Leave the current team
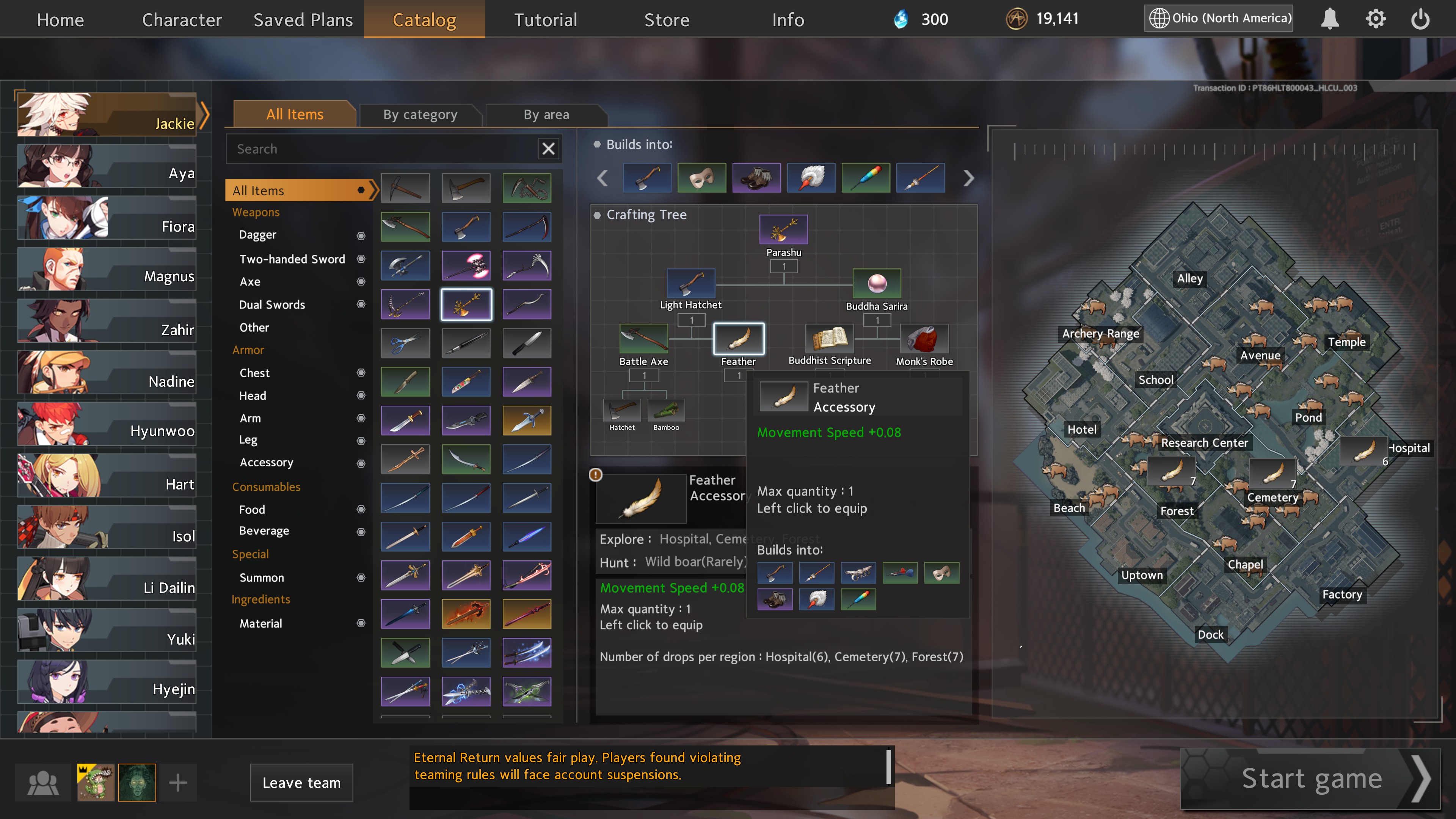The width and height of the screenshot is (1456, 819). tap(301, 782)
